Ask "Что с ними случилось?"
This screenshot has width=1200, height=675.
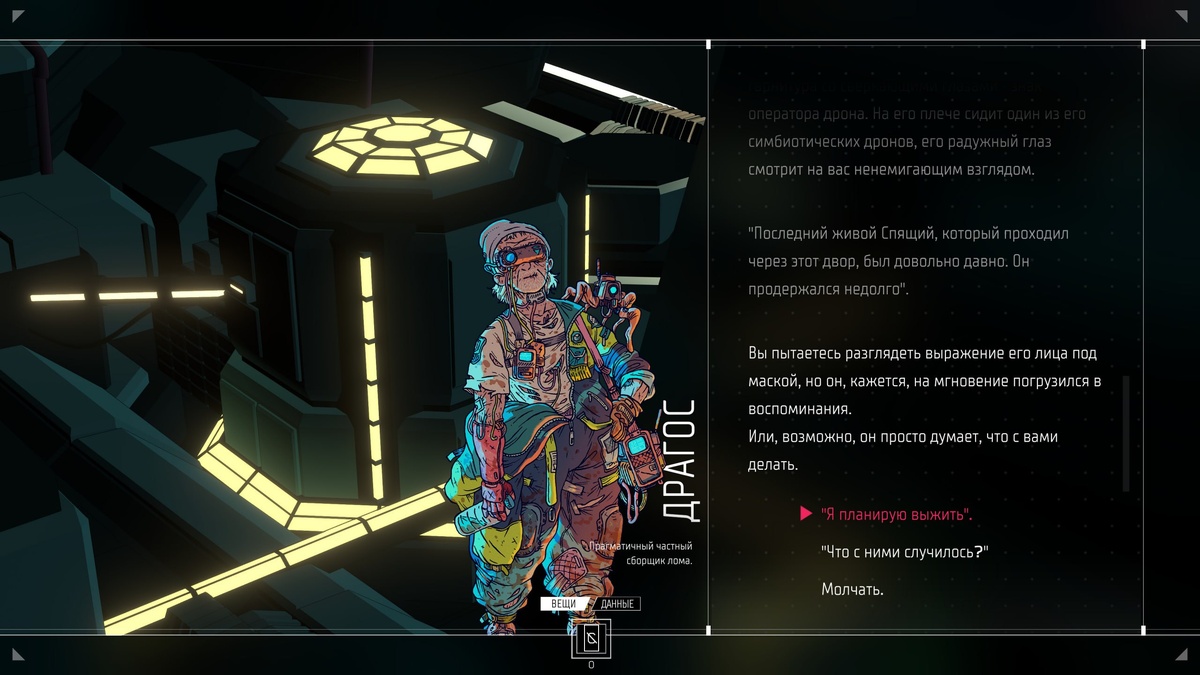[x=904, y=552]
